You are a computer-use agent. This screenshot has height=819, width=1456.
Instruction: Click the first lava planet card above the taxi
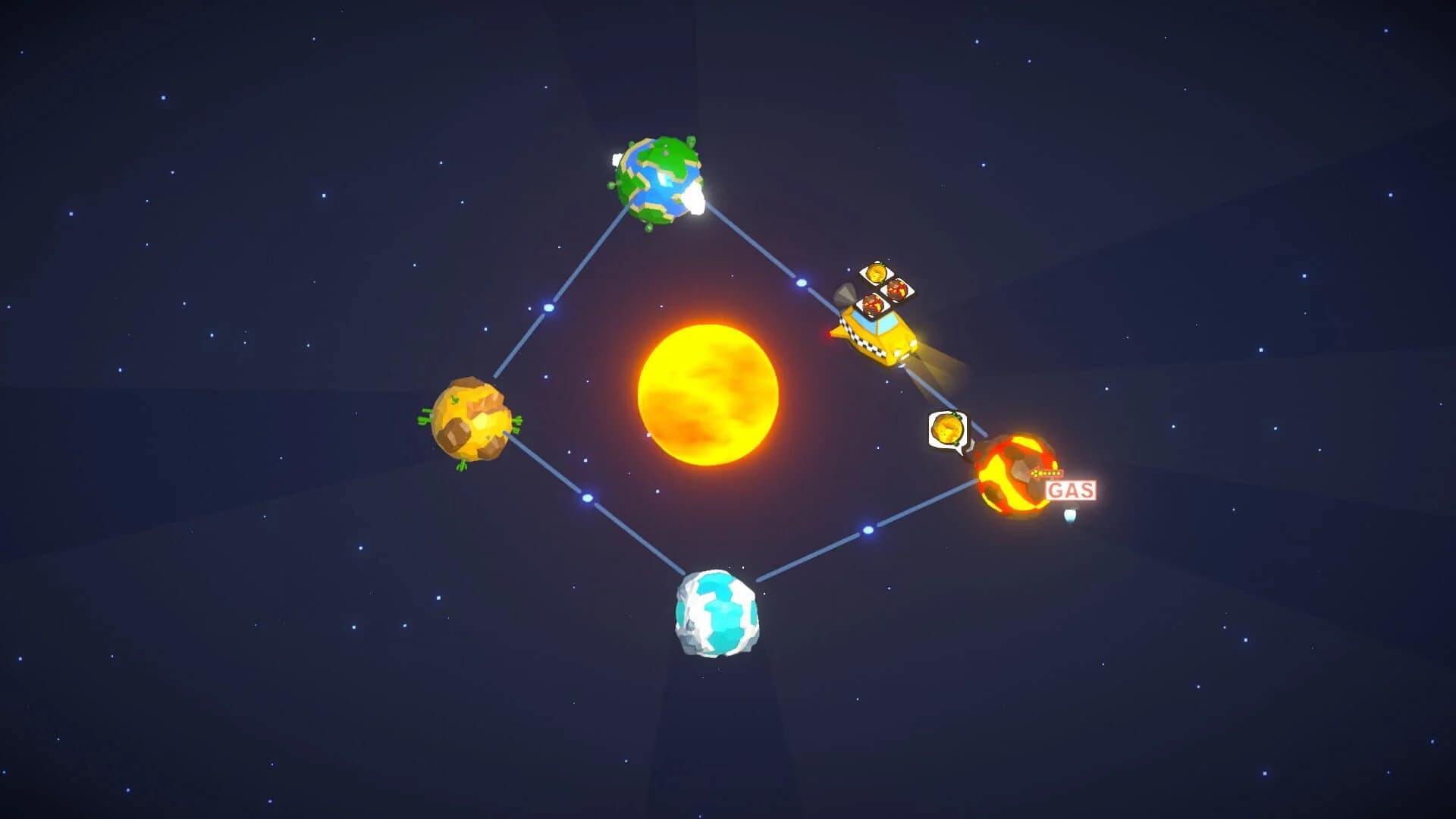coord(899,290)
